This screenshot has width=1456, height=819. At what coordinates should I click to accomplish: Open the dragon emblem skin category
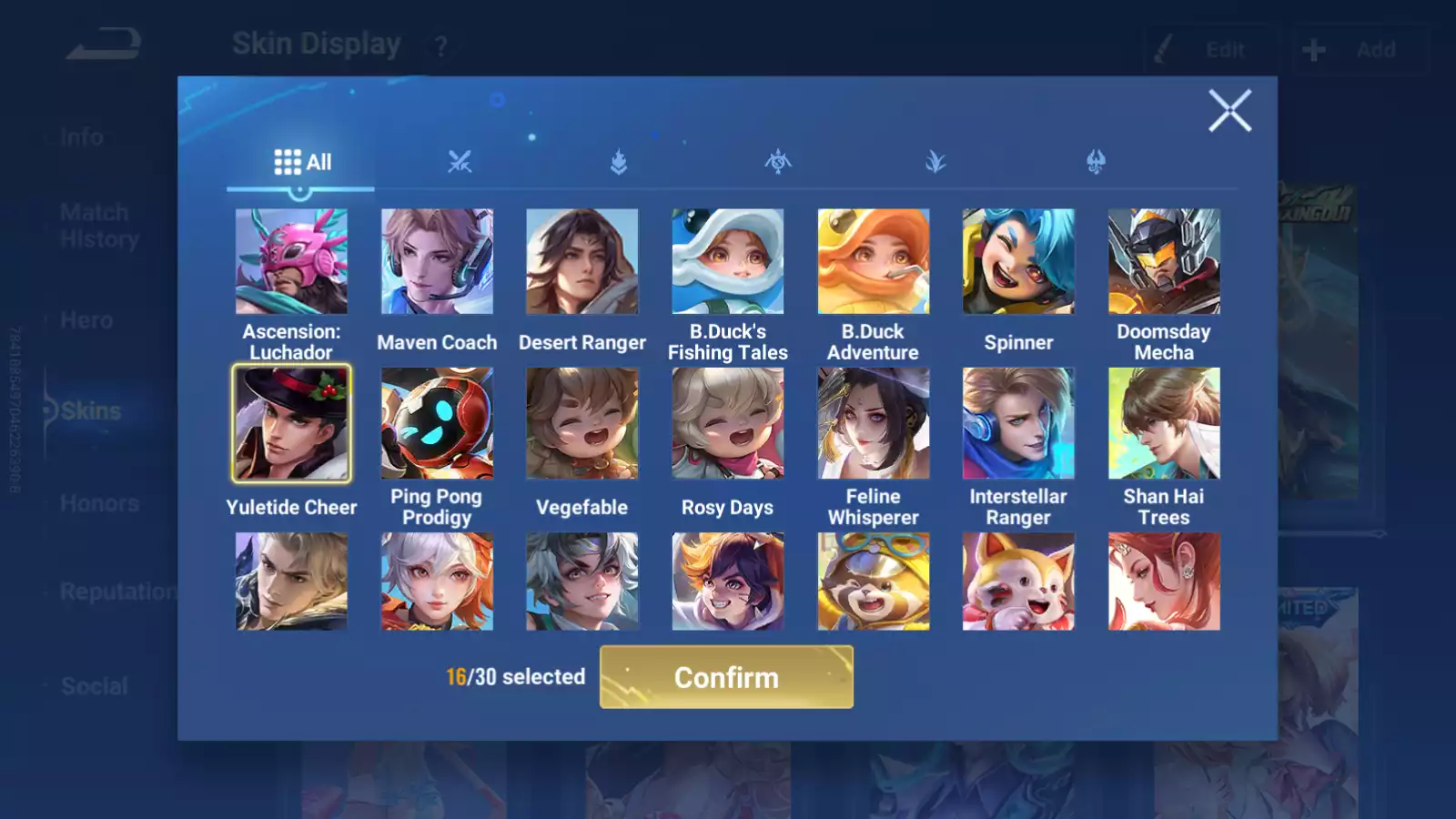coord(1095,162)
